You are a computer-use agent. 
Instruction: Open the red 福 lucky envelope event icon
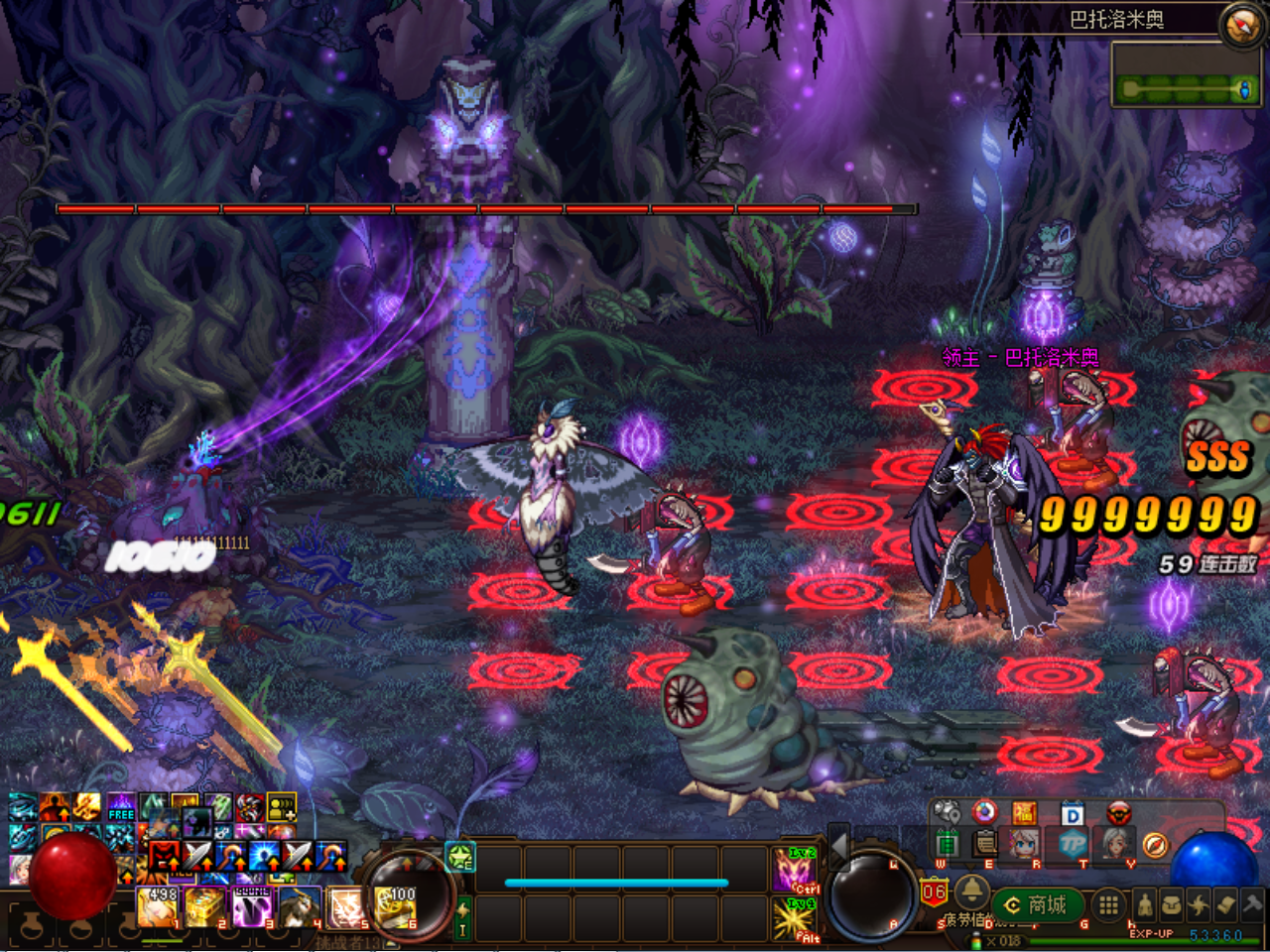pos(1027,814)
